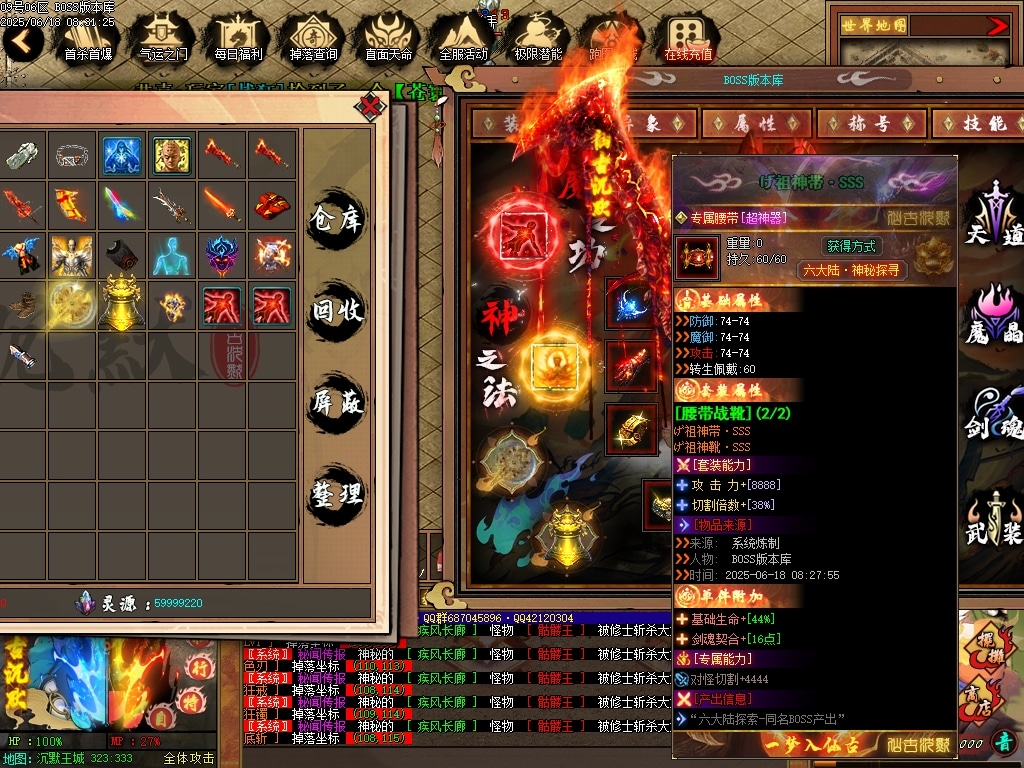Switch to the 称号 titles tab
This screenshot has height=768, width=1024.
[x=869, y=123]
